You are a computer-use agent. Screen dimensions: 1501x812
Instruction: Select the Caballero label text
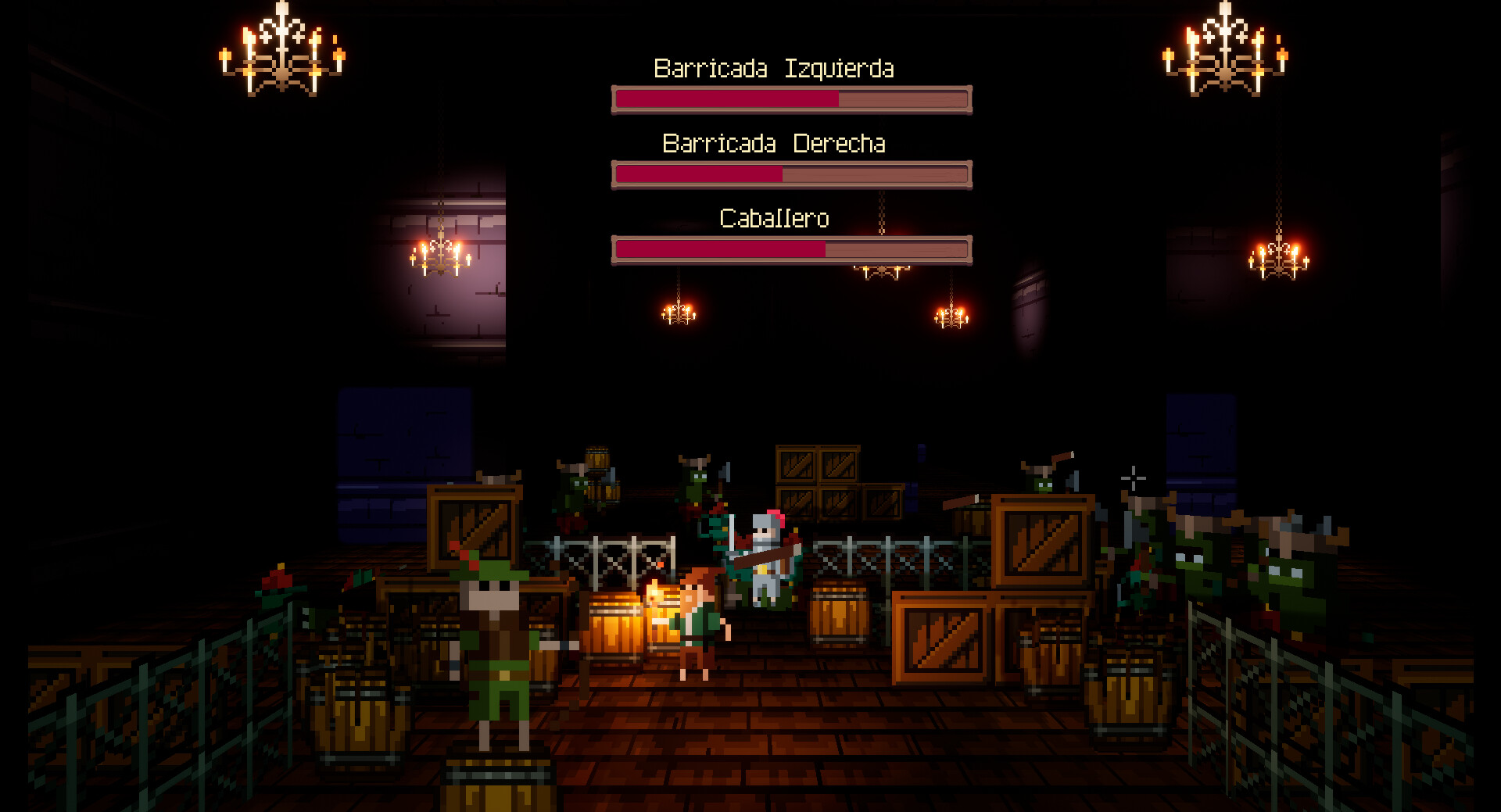(775, 219)
